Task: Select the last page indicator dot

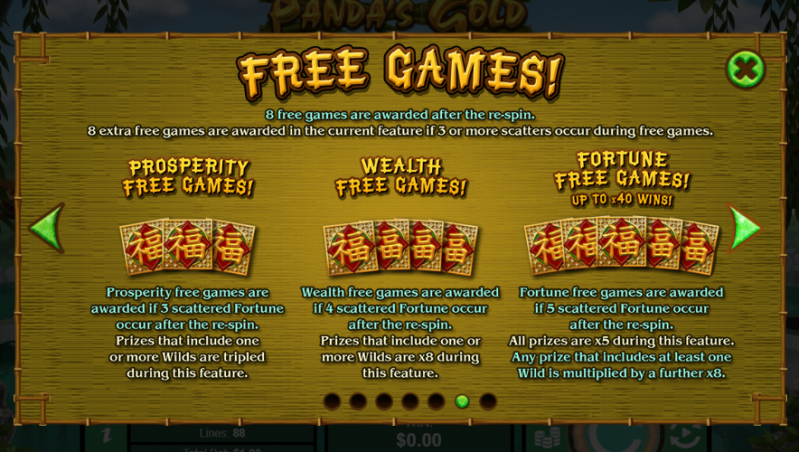Action: point(488,401)
